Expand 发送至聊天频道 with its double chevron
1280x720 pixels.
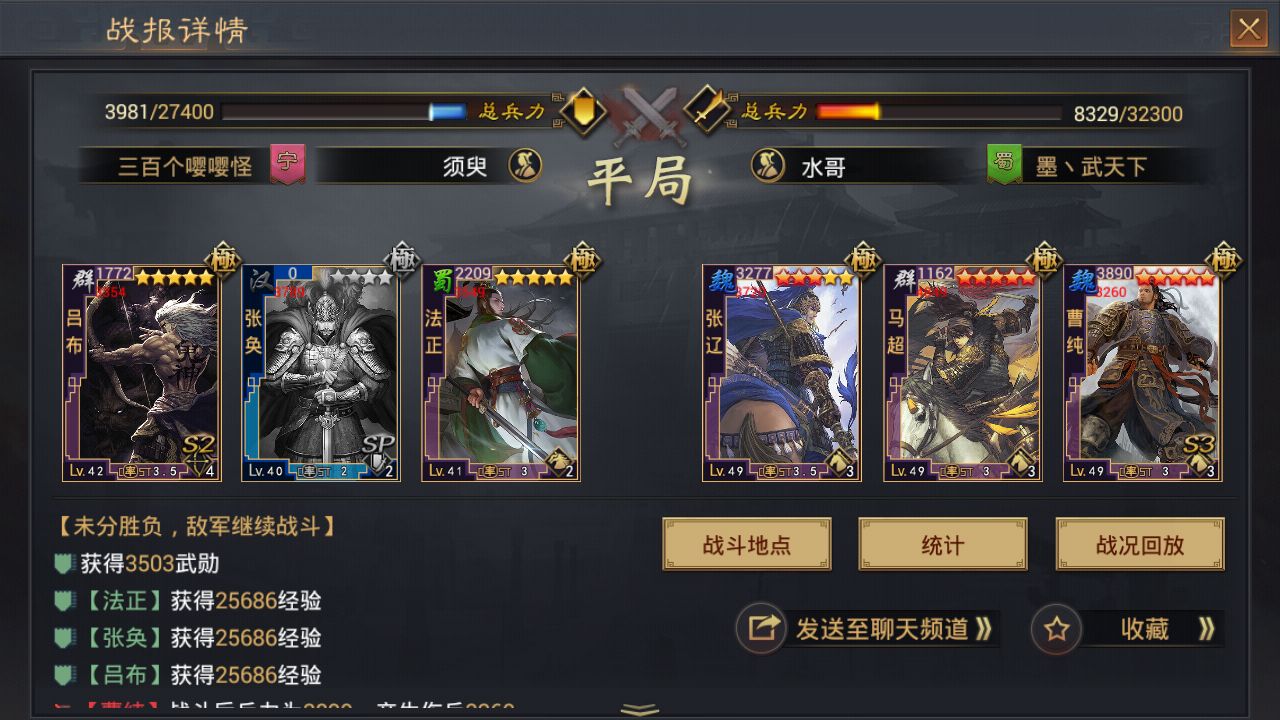click(x=984, y=630)
